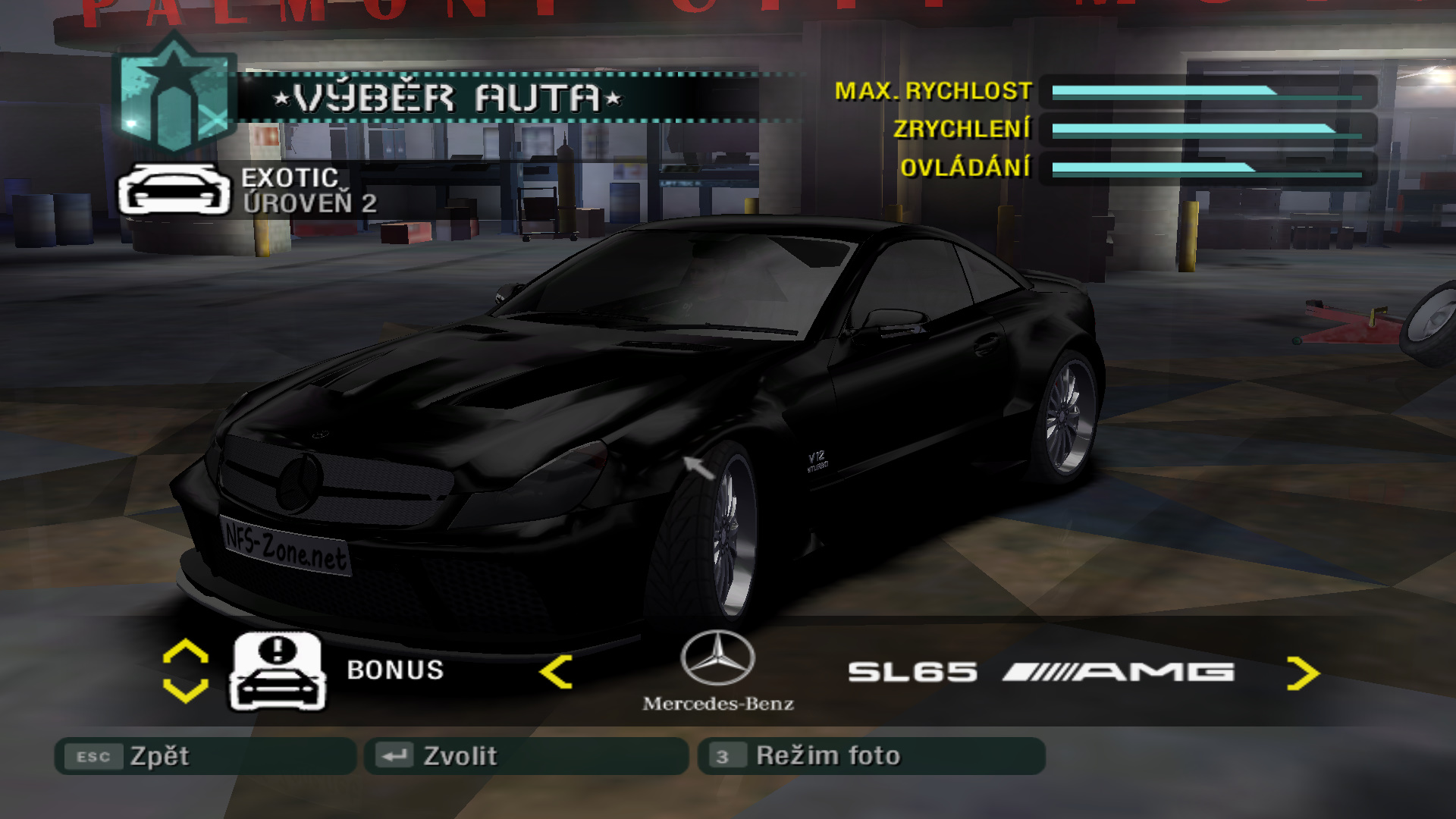The image size is (1456, 819).
Task: Select the Bonus car category icon
Action: pyautogui.click(x=278, y=671)
